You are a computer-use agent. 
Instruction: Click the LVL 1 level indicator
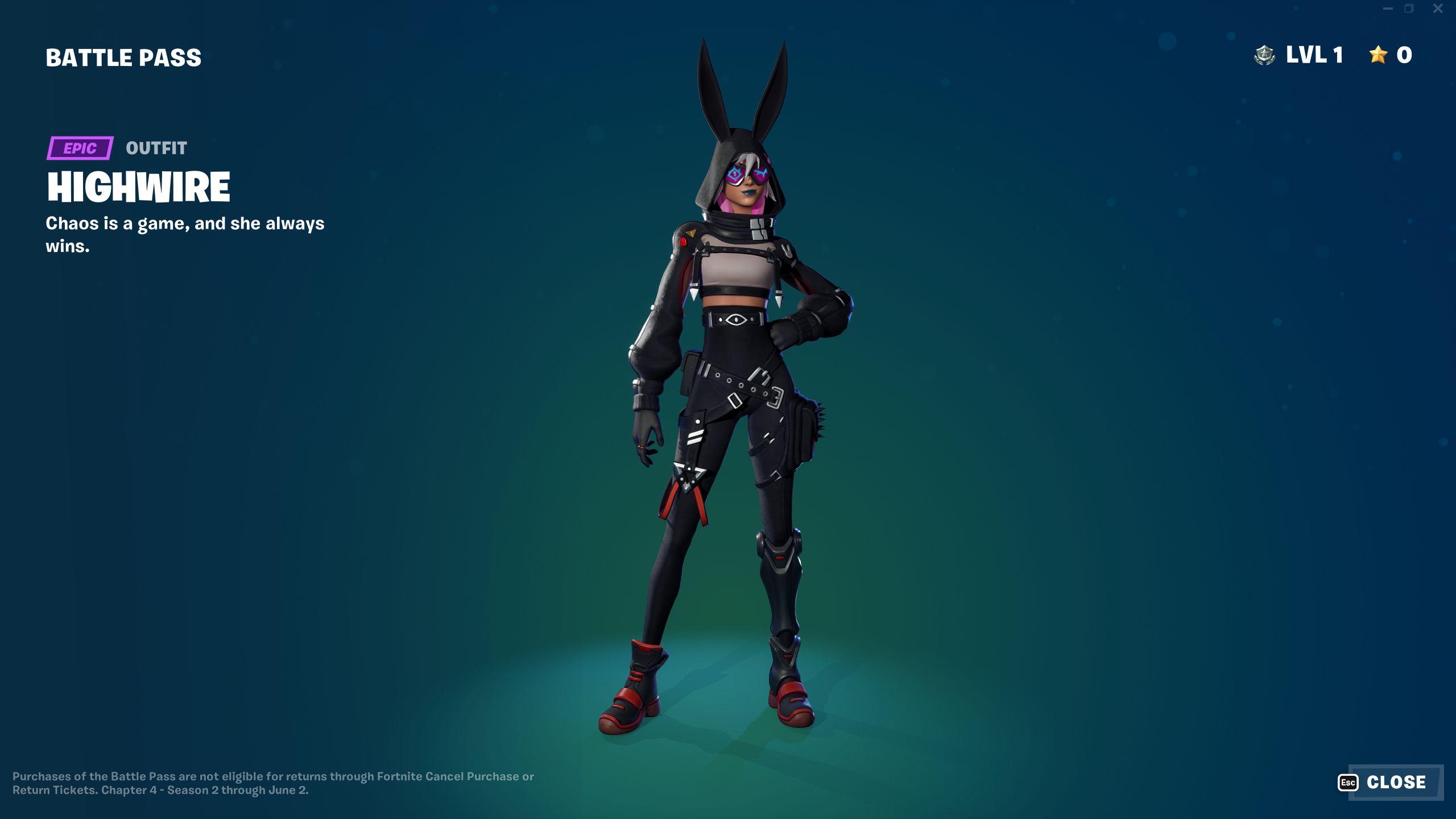coord(1314,55)
